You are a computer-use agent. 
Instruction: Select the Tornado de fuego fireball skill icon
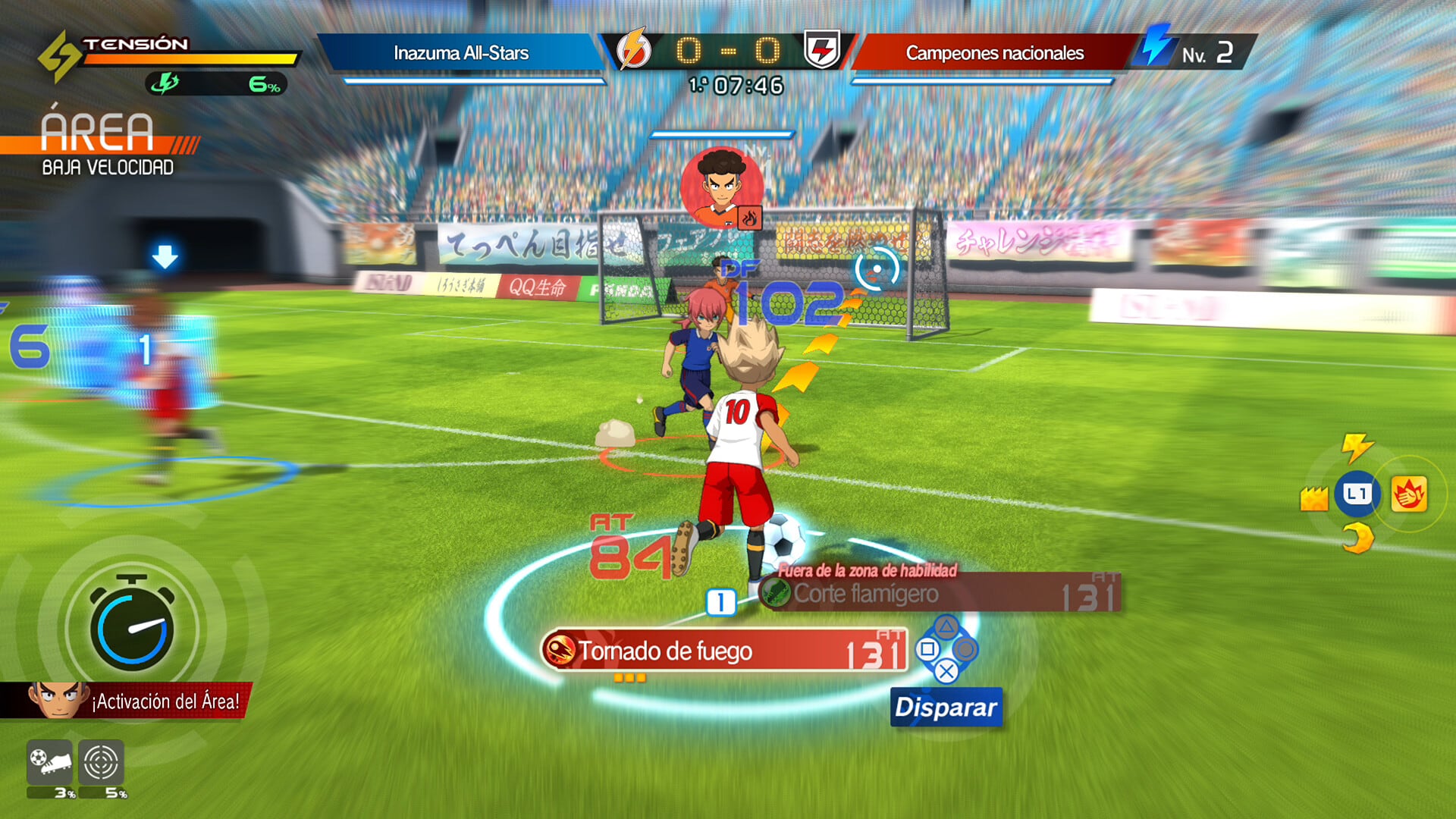[x=559, y=651]
